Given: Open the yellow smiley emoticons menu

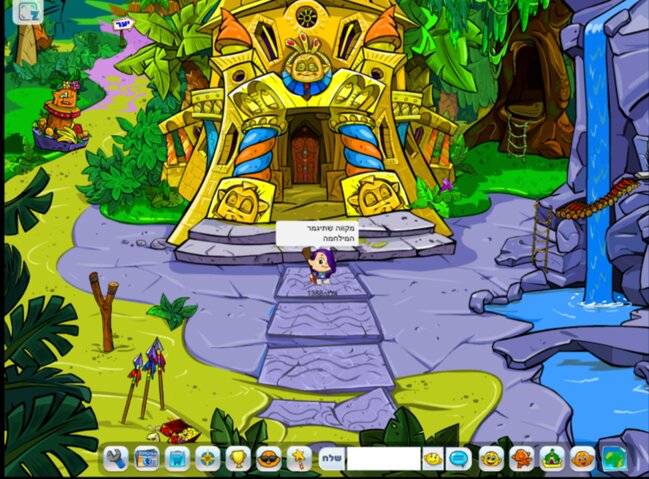Looking at the screenshot, I should tap(432, 459).
